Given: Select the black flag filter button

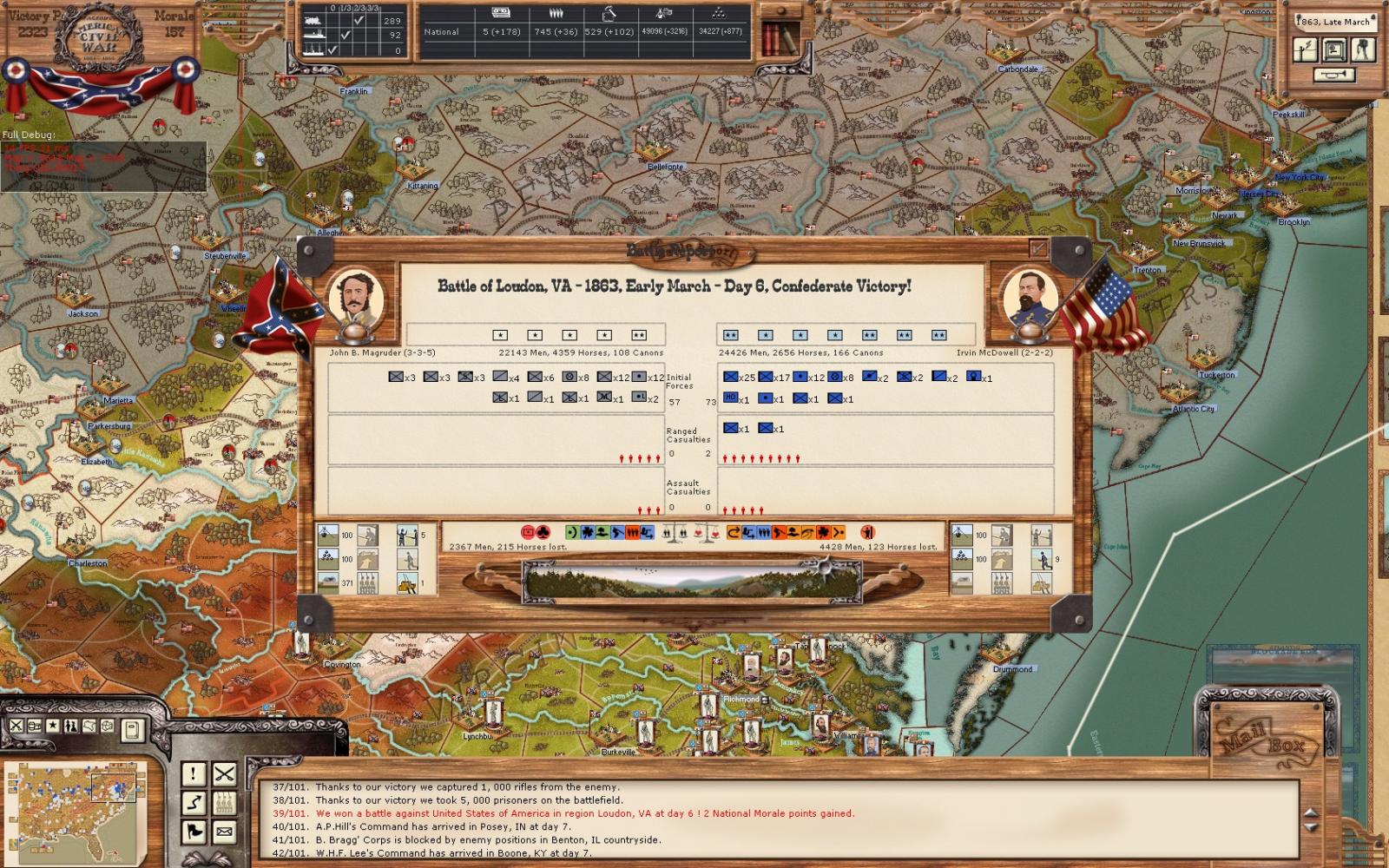Looking at the screenshot, I should click(x=194, y=832).
